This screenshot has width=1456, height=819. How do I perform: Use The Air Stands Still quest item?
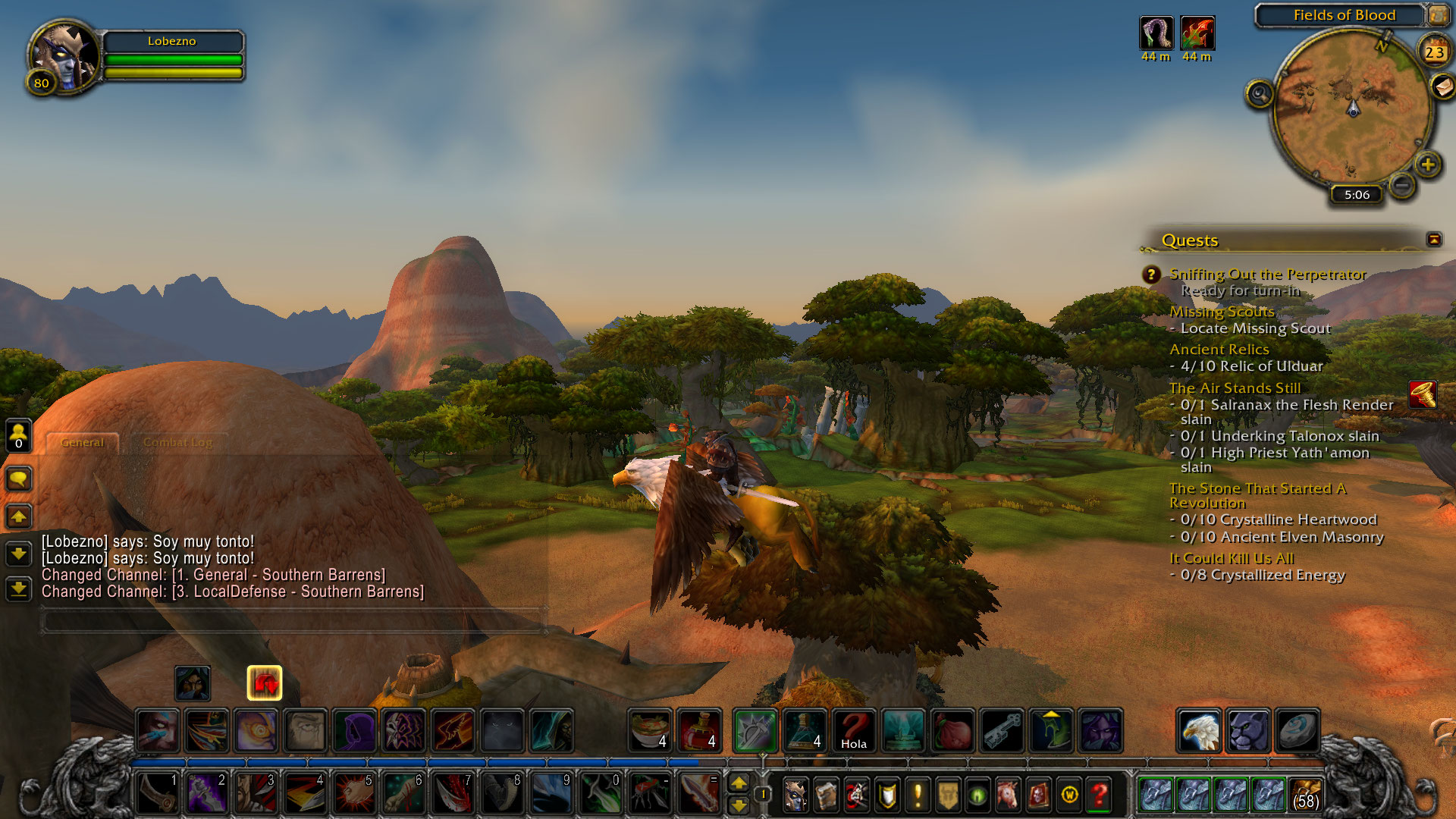[1423, 395]
